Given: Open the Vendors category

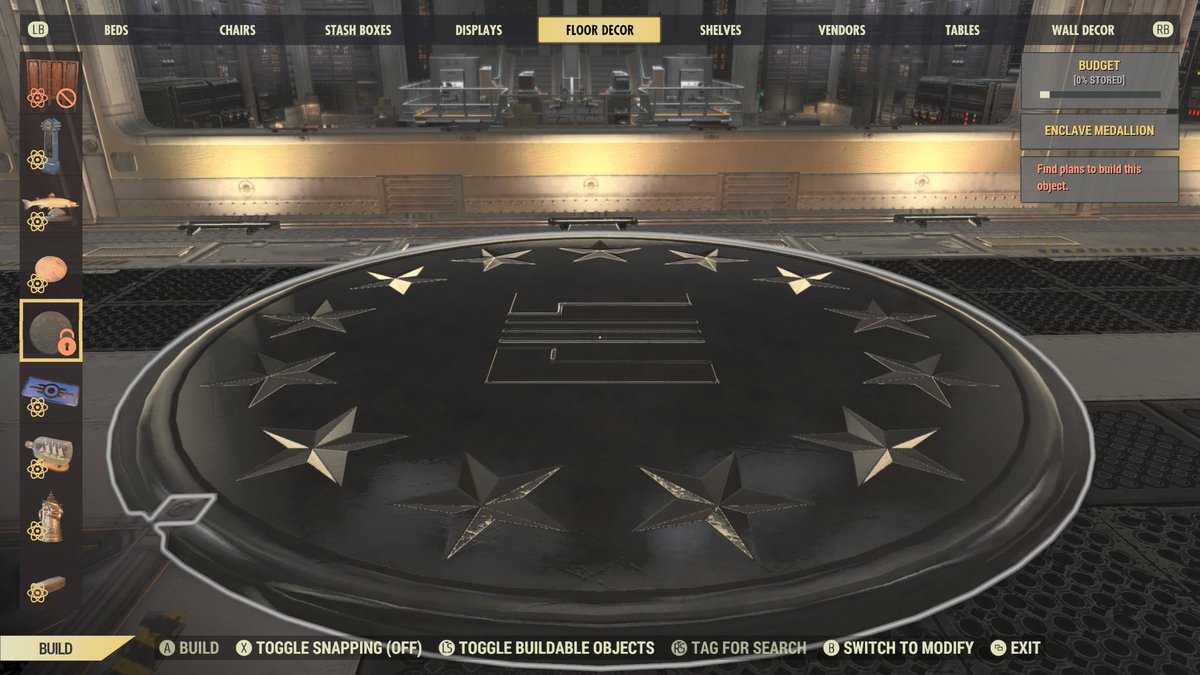Looking at the screenshot, I should click(841, 30).
